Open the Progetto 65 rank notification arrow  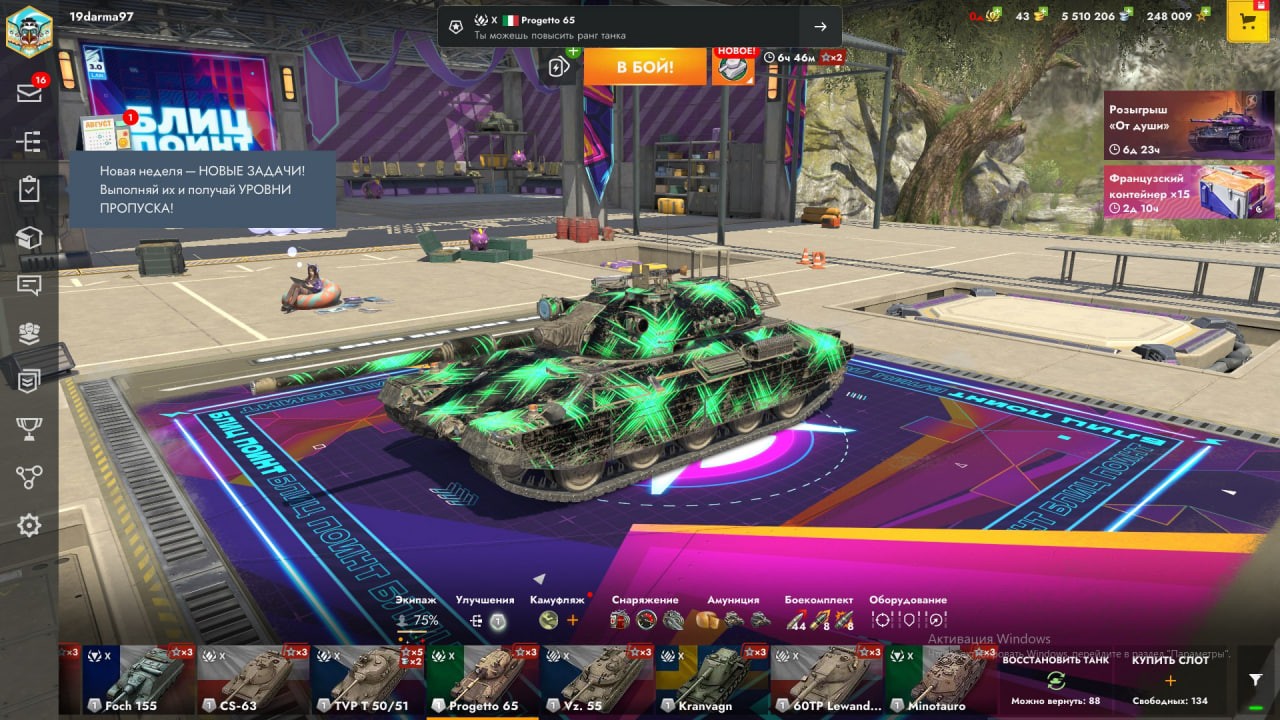(x=820, y=27)
